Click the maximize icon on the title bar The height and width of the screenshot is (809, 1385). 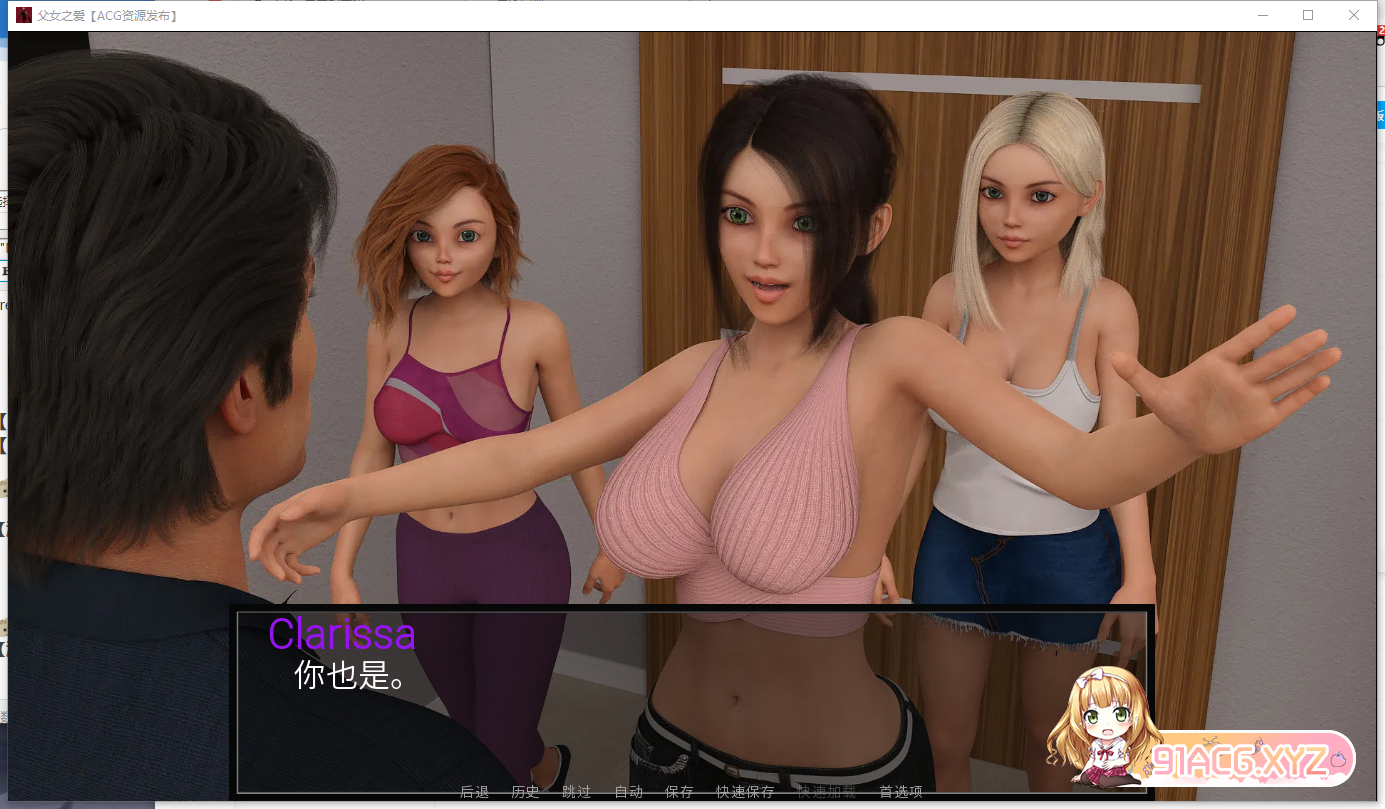click(1307, 15)
